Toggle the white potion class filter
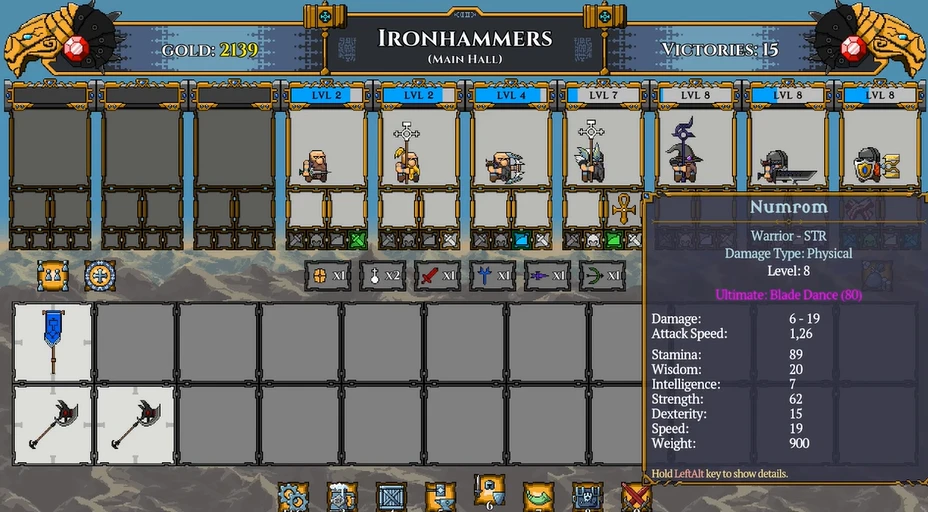928x512 pixels. pyautogui.click(x=383, y=275)
